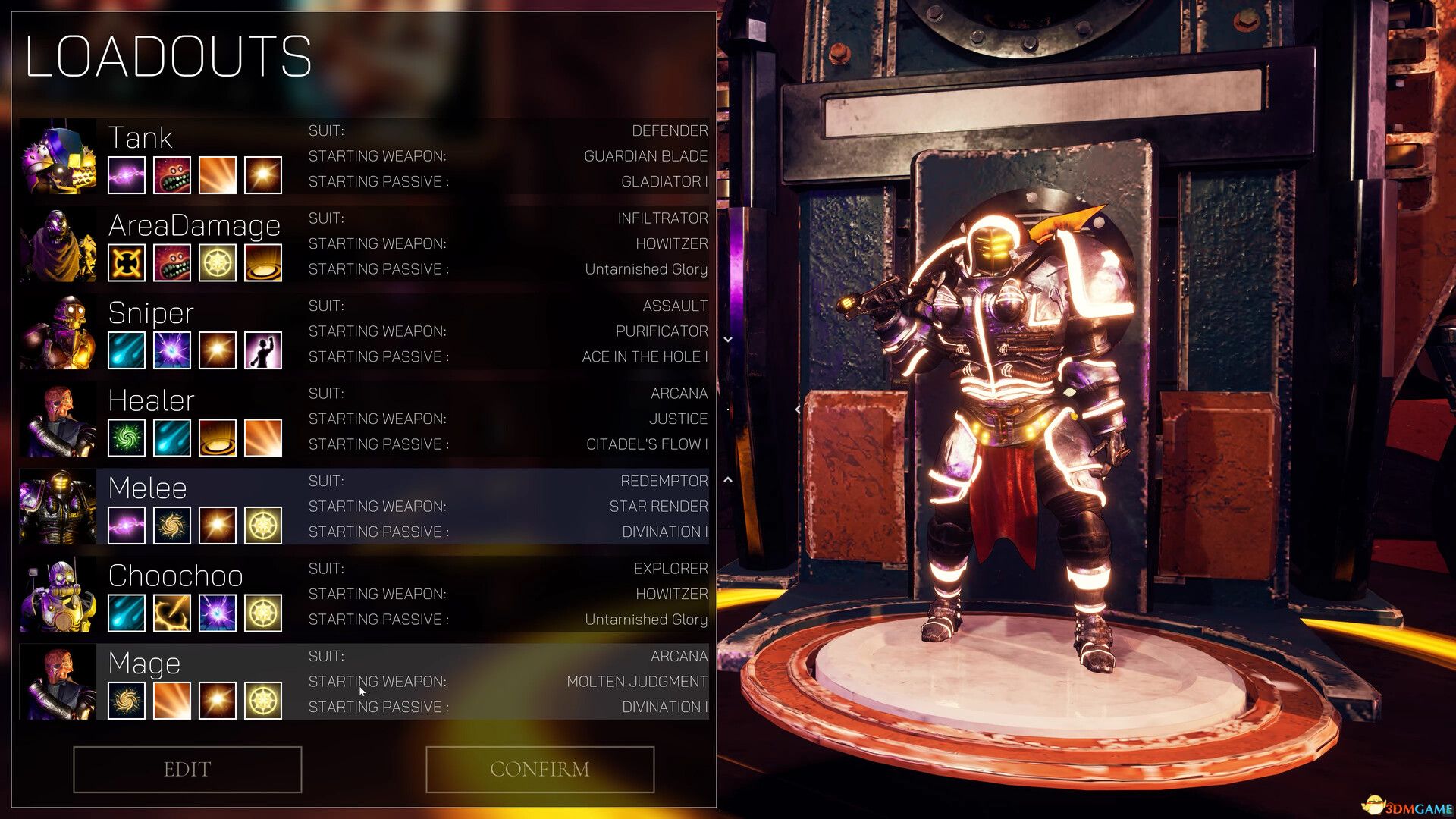Click the up chevron beside the character model
The image size is (1456, 819).
tap(727, 479)
